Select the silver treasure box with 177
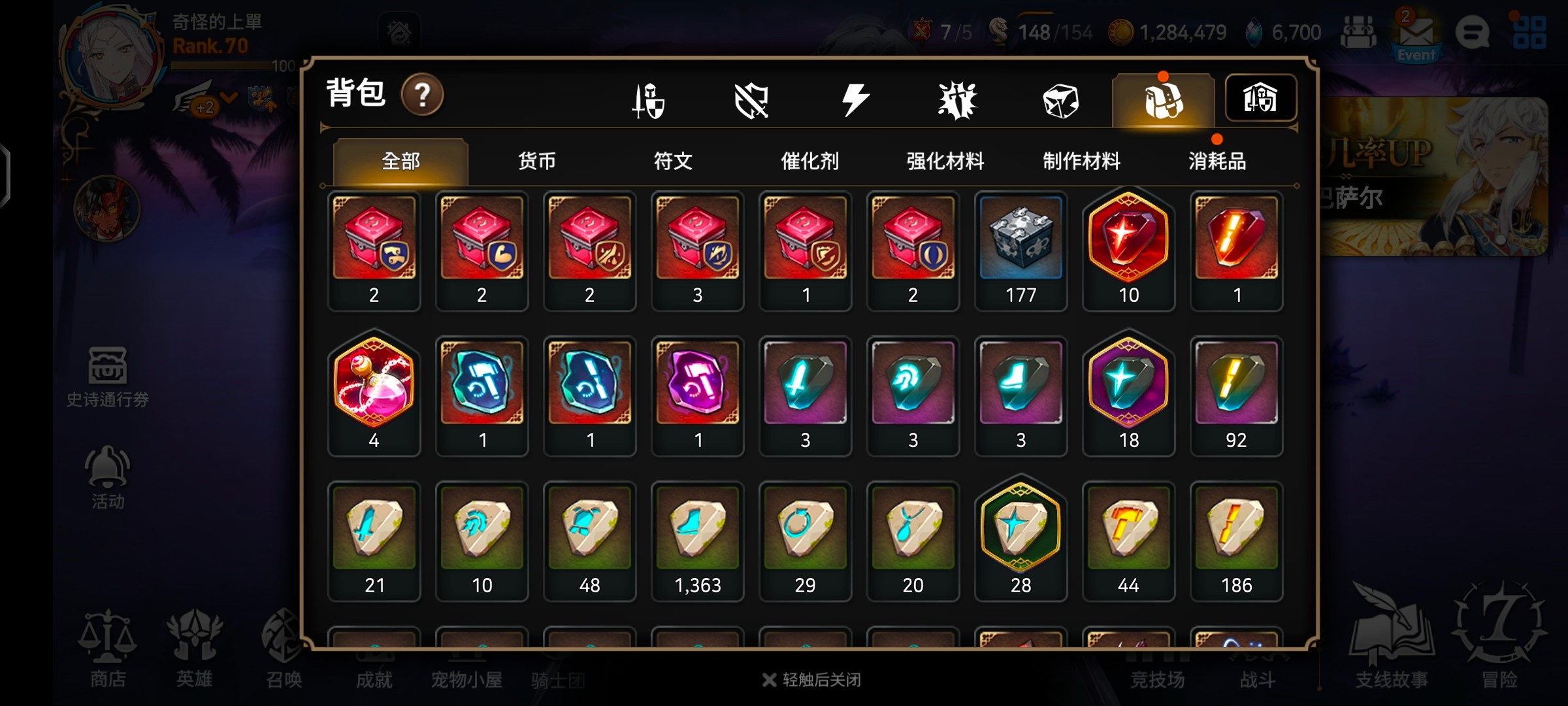The height and width of the screenshot is (706, 1568). 1021,250
